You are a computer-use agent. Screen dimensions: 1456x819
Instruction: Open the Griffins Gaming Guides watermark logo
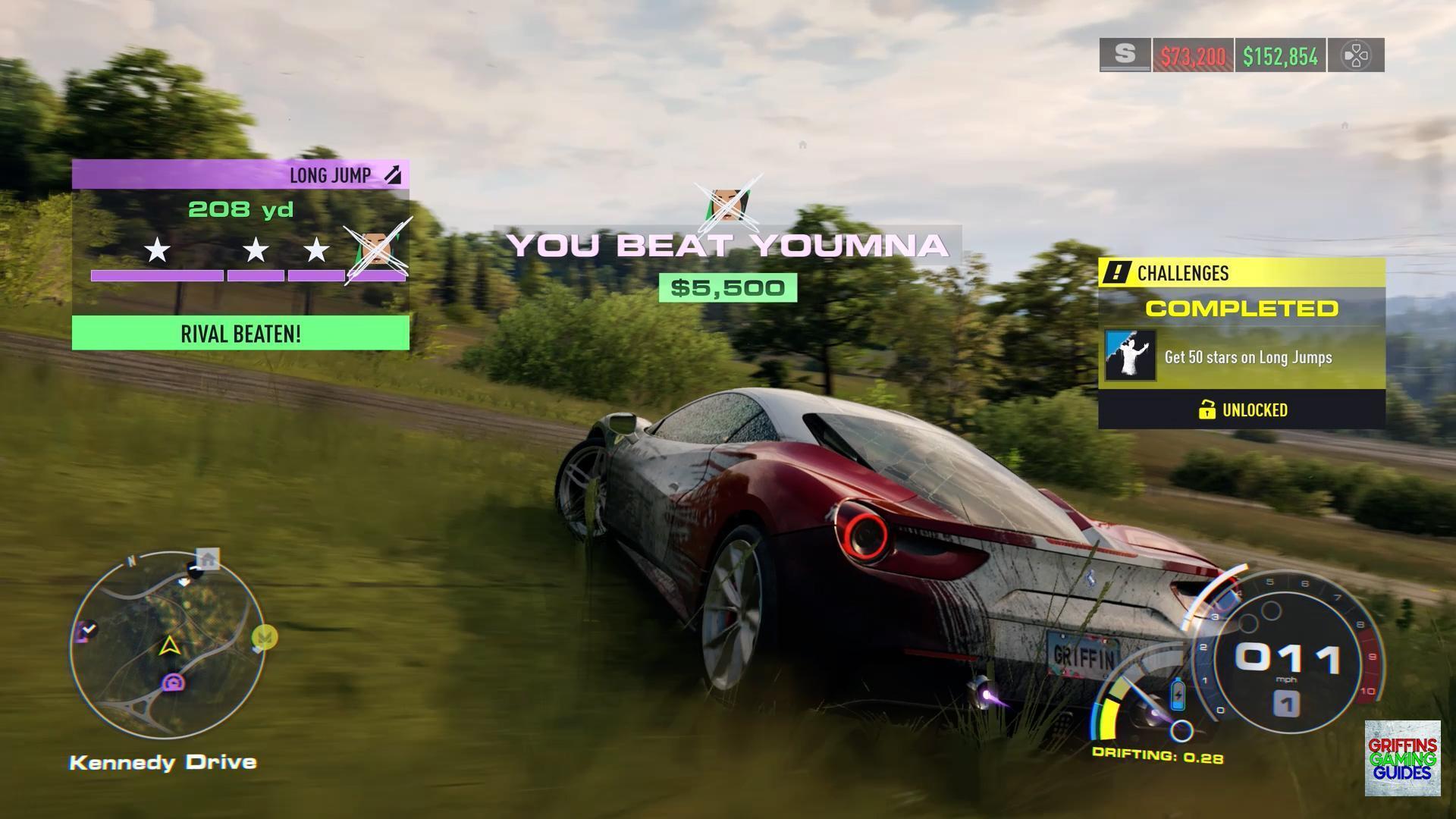tap(1402, 758)
